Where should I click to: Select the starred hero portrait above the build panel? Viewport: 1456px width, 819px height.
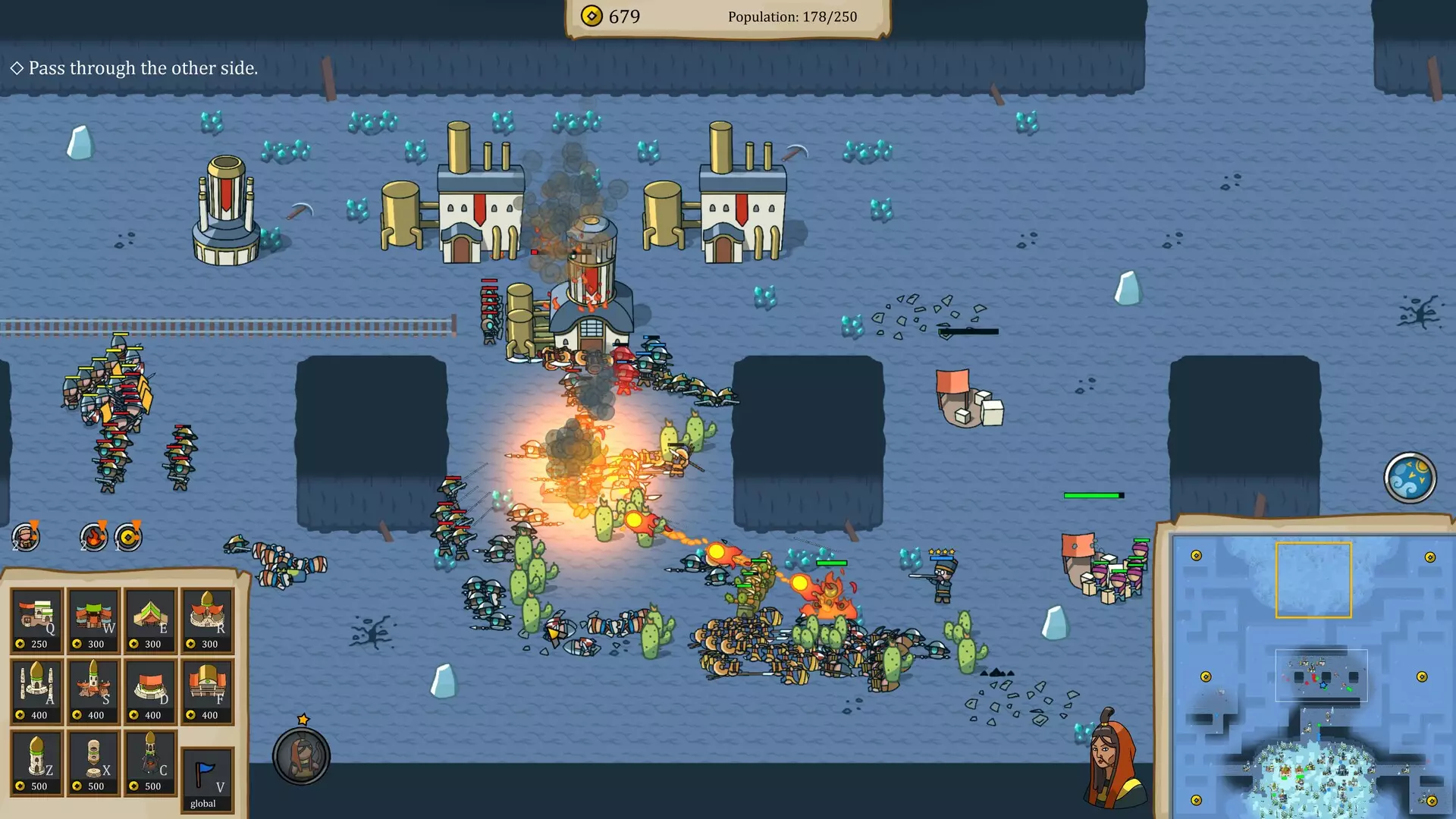[x=303, y=757]
